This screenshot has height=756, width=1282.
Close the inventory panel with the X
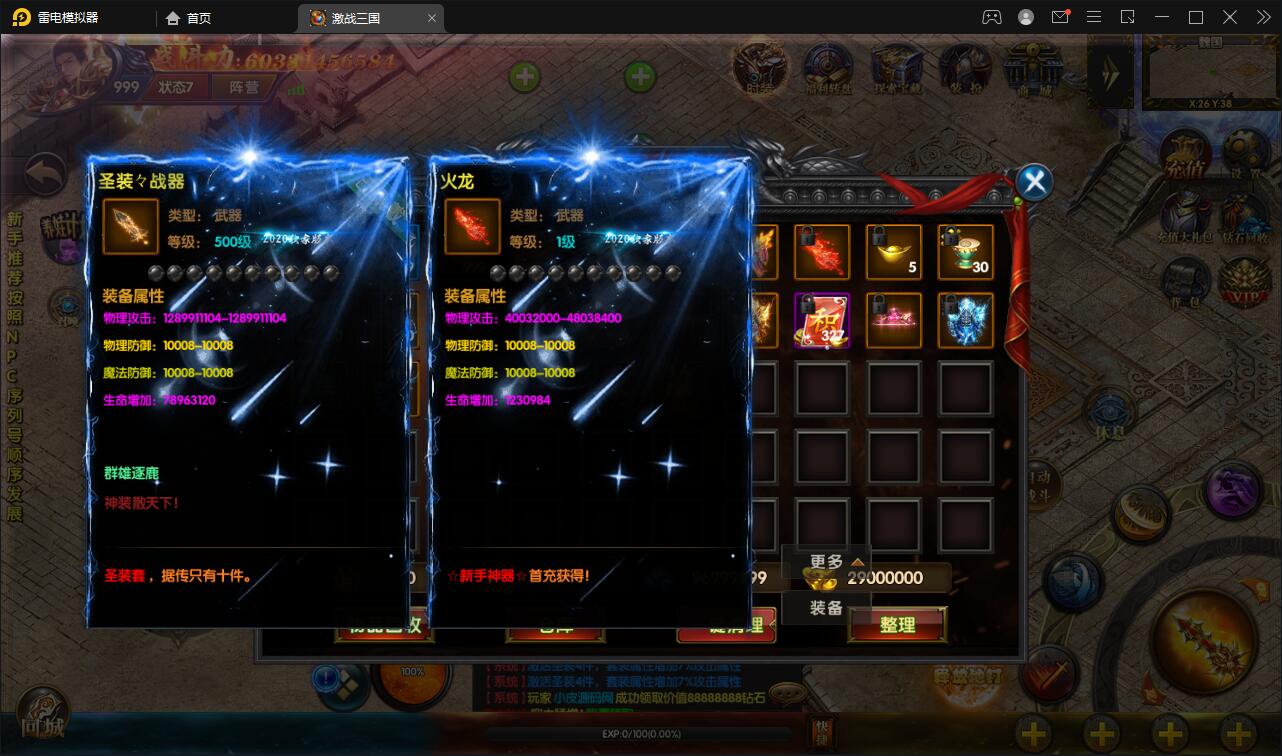1035,182
